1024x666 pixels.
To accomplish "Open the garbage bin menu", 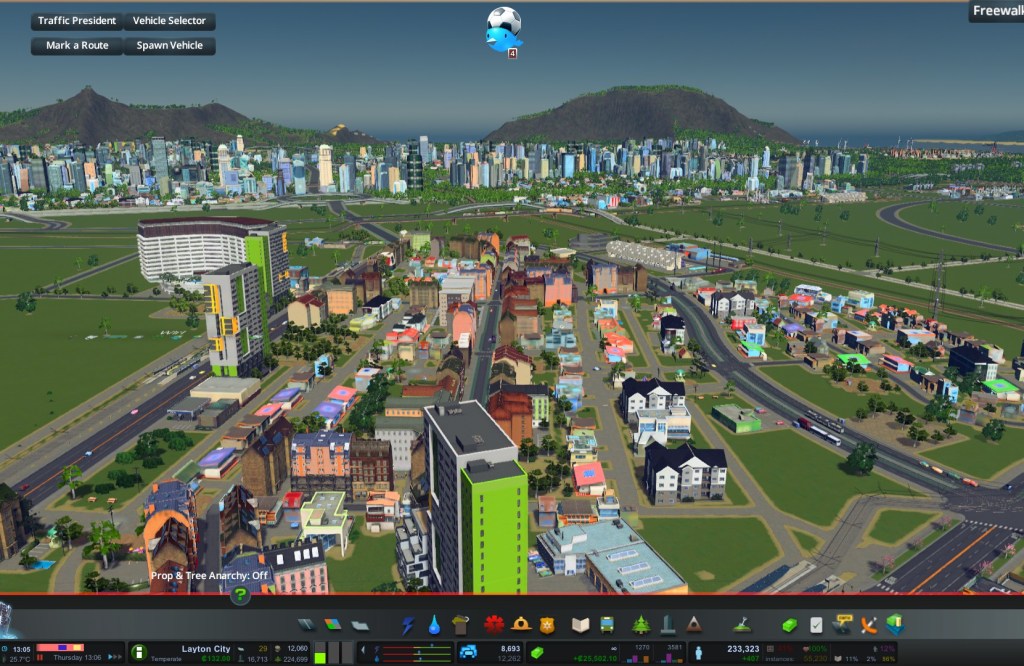I will (x=460, y=625).
